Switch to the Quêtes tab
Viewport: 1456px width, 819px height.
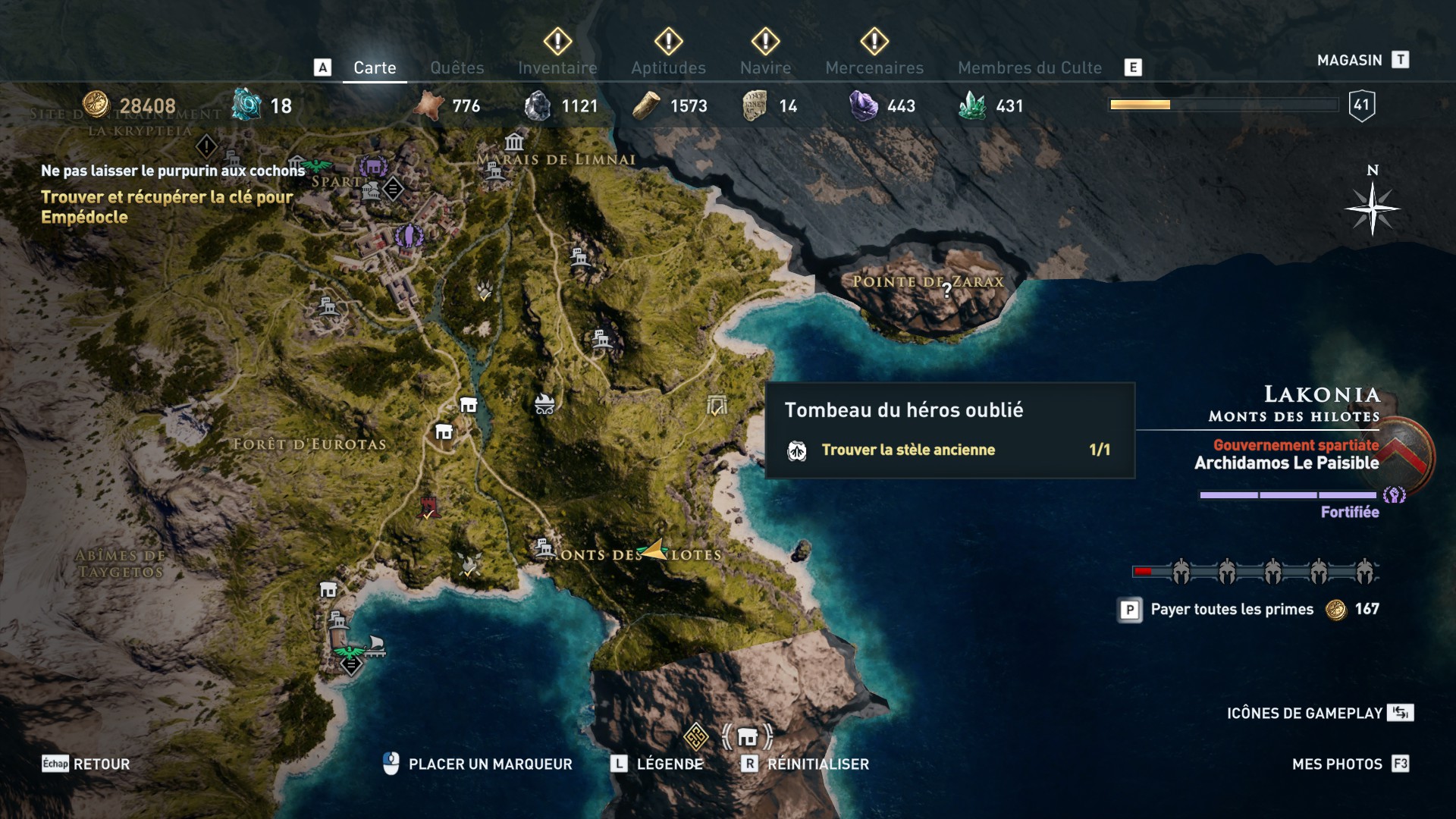point(457,68)
